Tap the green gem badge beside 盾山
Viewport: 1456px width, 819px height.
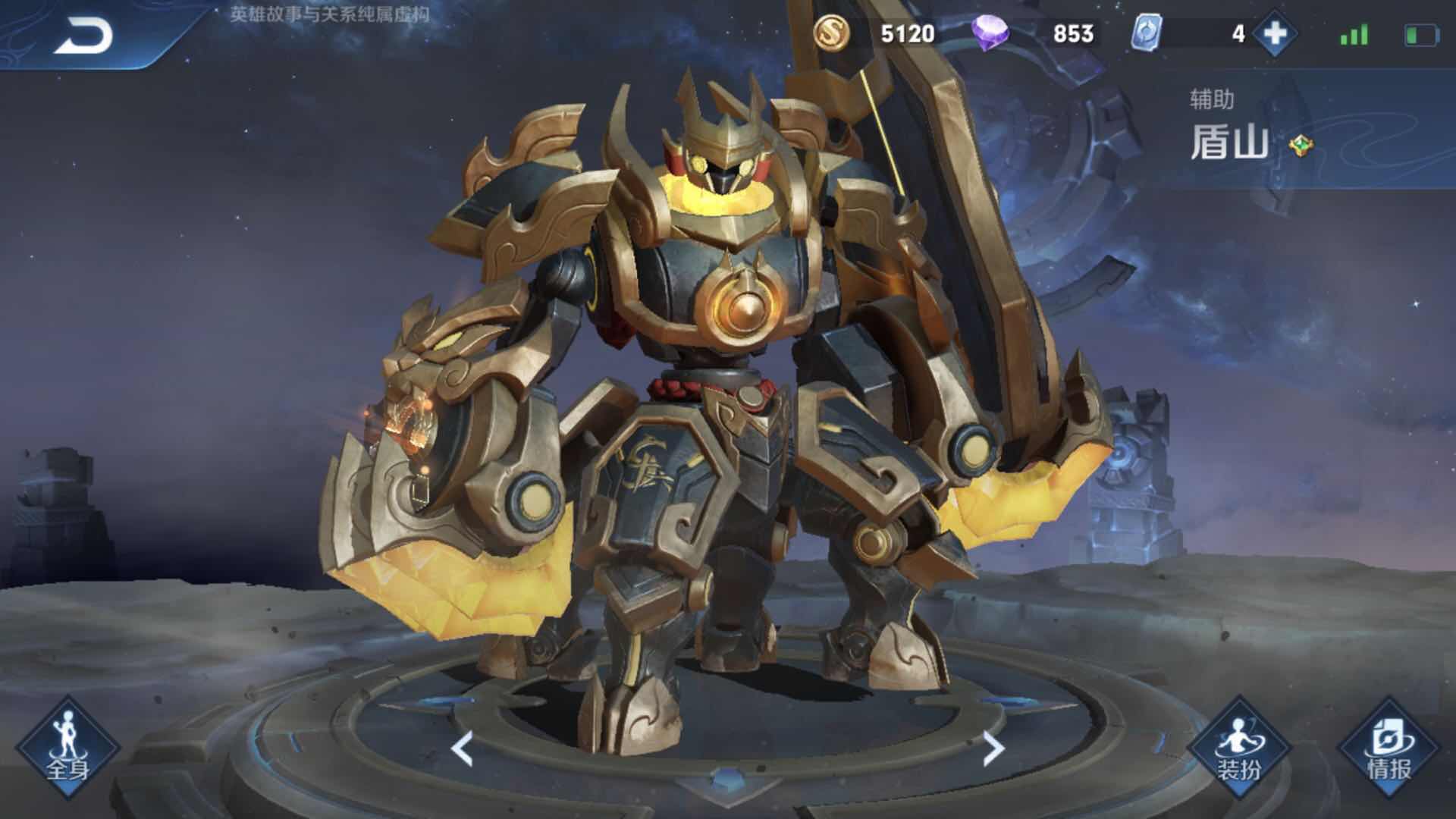click(1301, 144)
